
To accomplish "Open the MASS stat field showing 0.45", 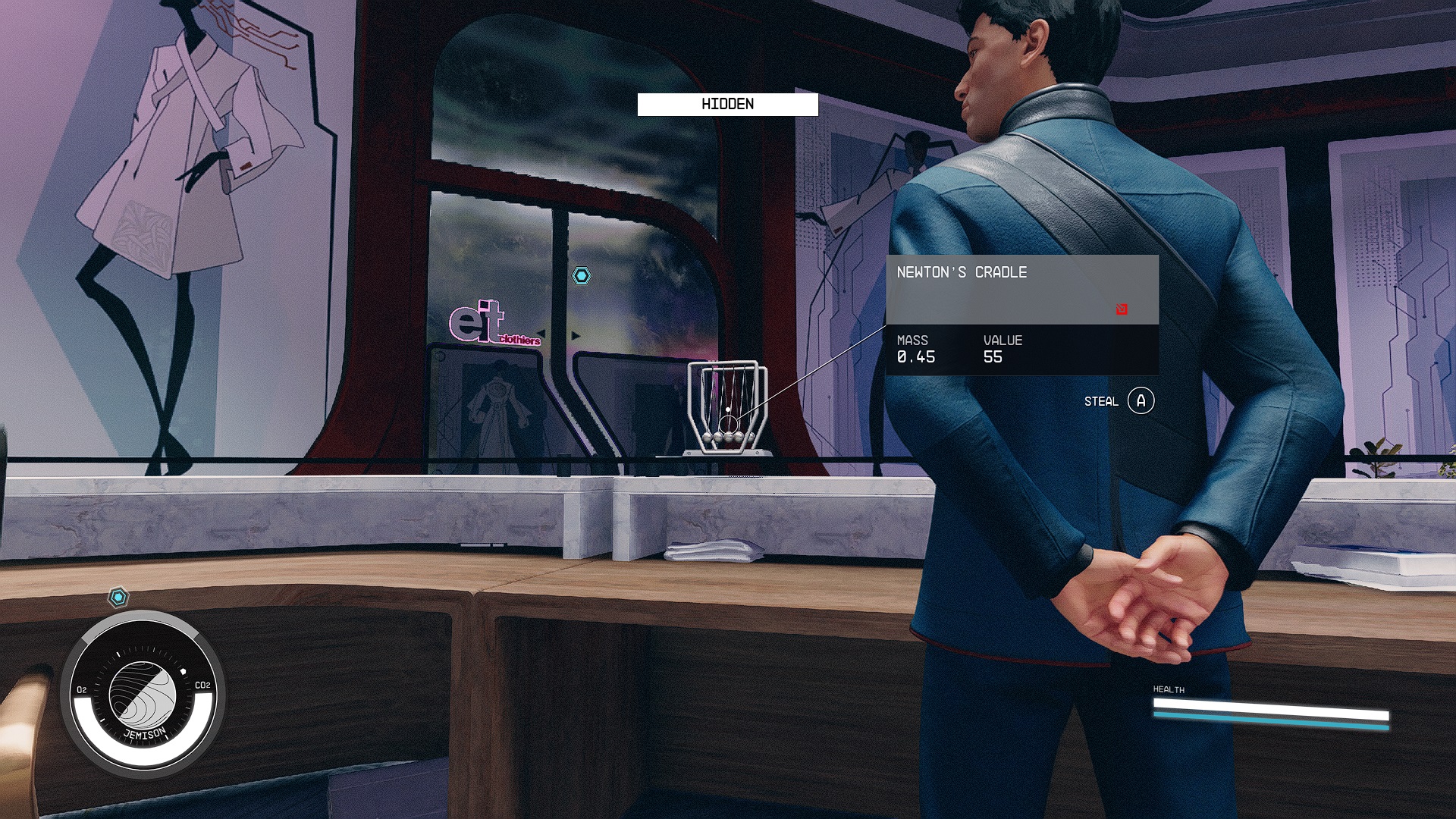I will [x=914, y=350].
